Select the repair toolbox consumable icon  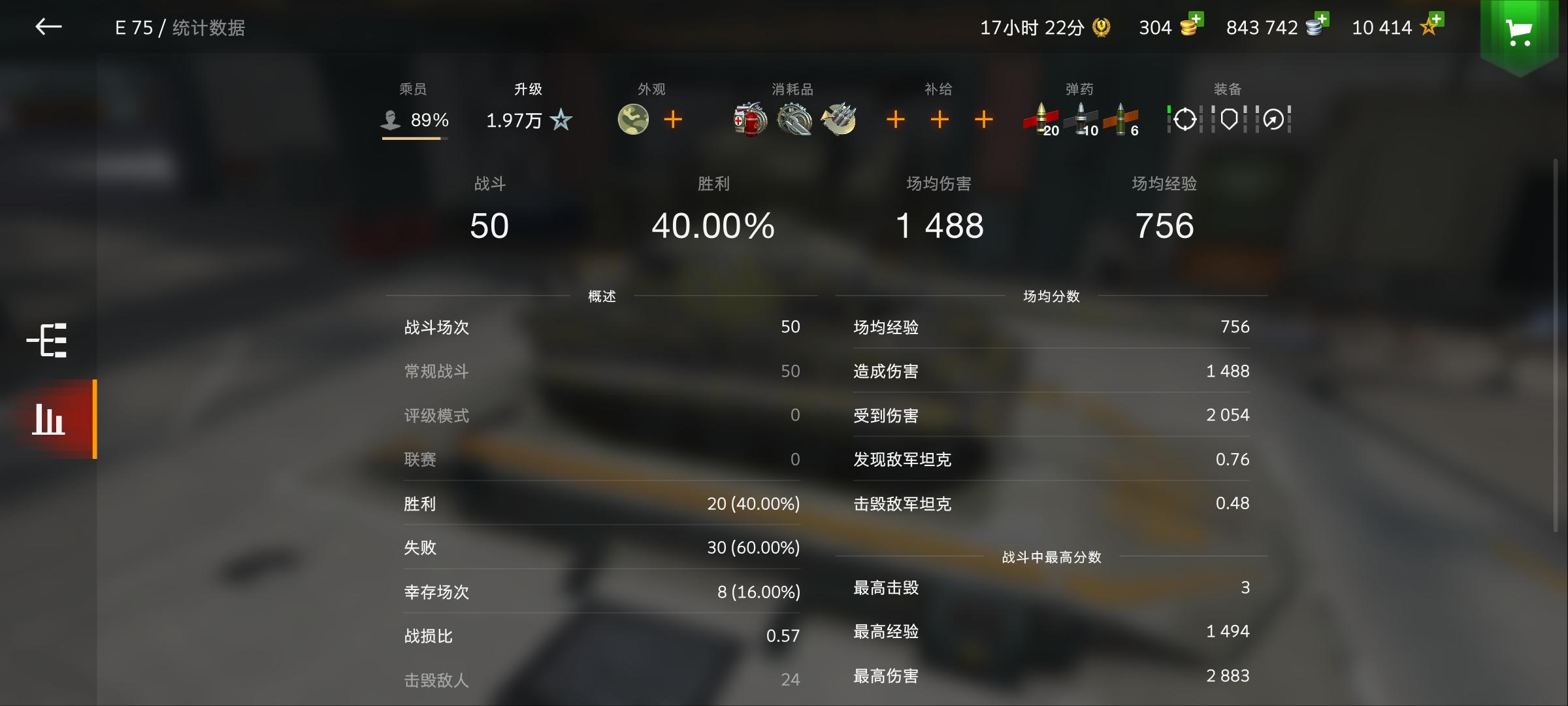coord(794,119)
